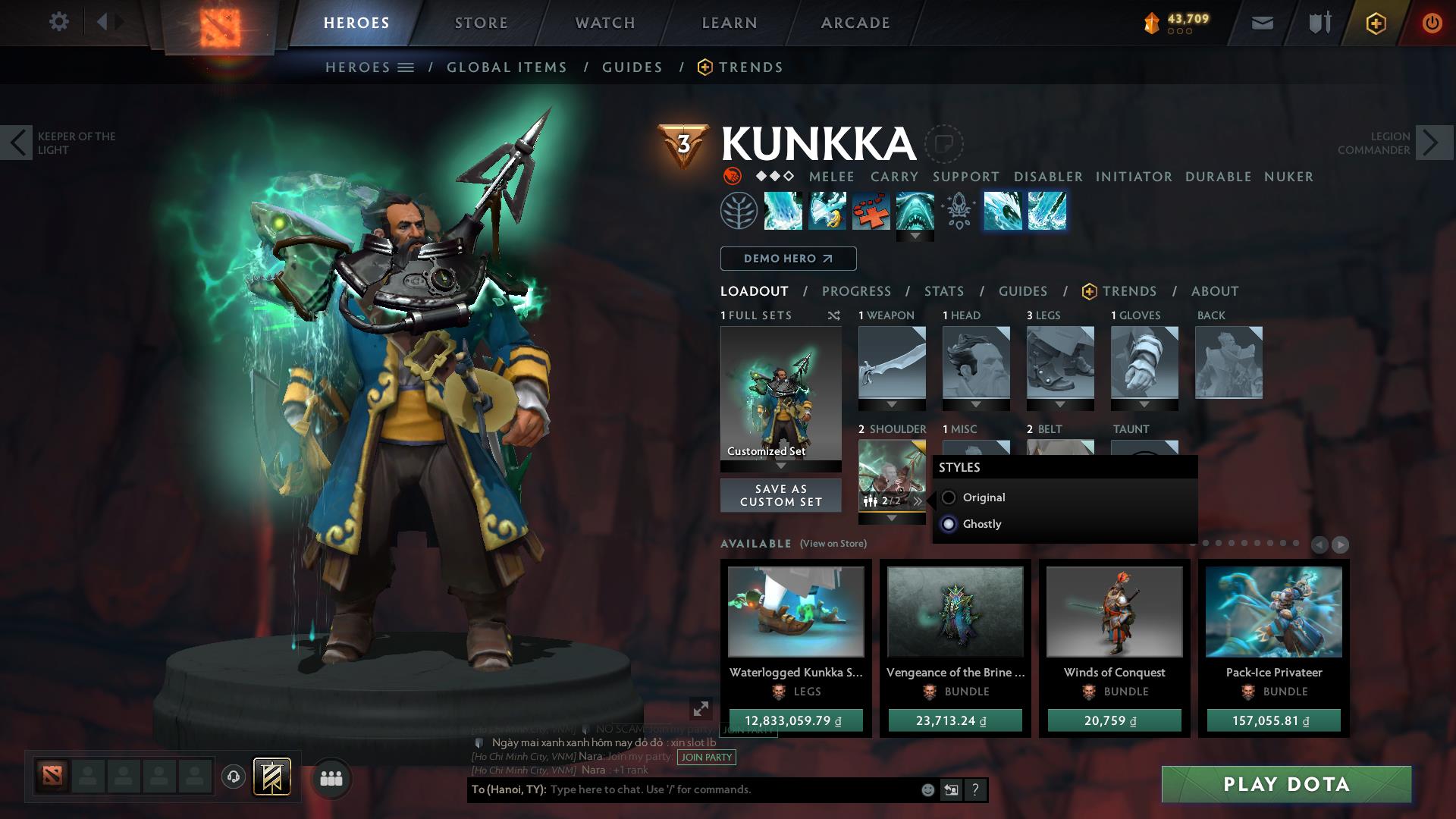Select the Ghostly style option
The height and width of the screenshot is (819, 1456).
coord(948,523)
